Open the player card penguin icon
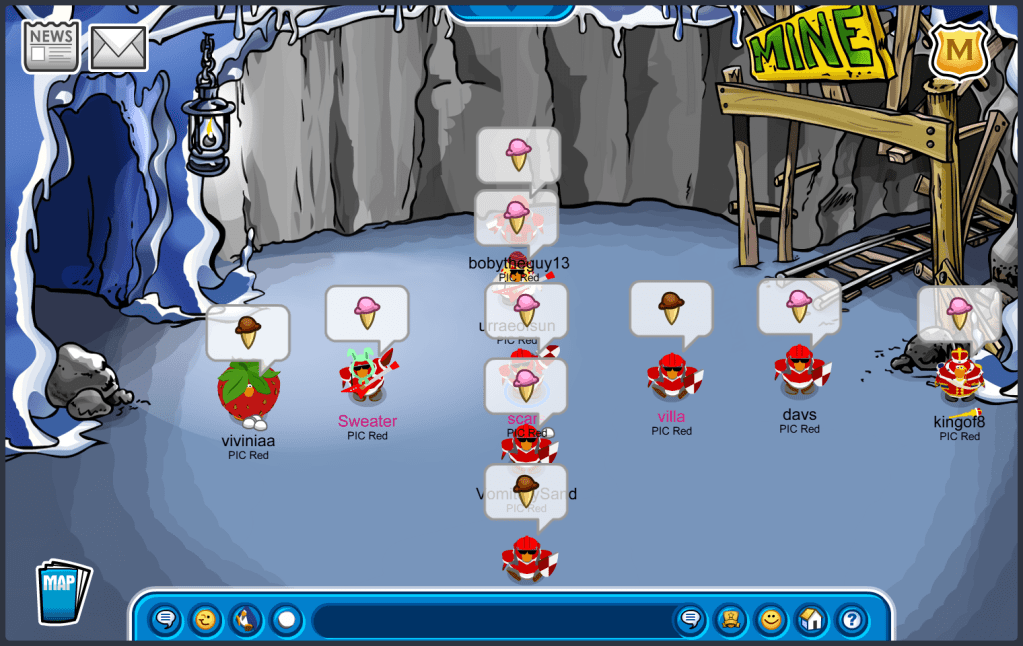 point(731,620)
